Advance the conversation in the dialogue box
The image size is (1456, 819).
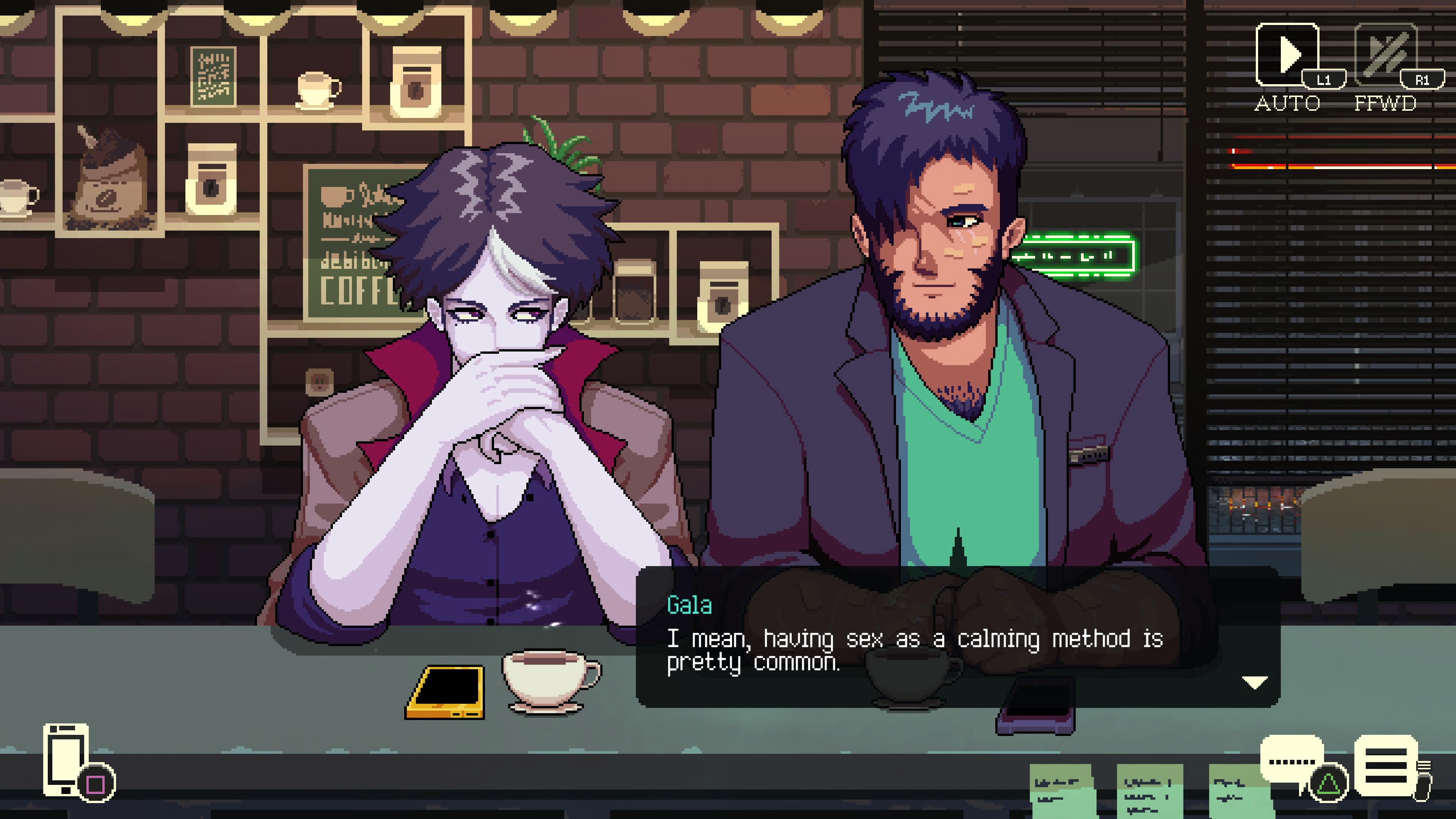(961, 633)
